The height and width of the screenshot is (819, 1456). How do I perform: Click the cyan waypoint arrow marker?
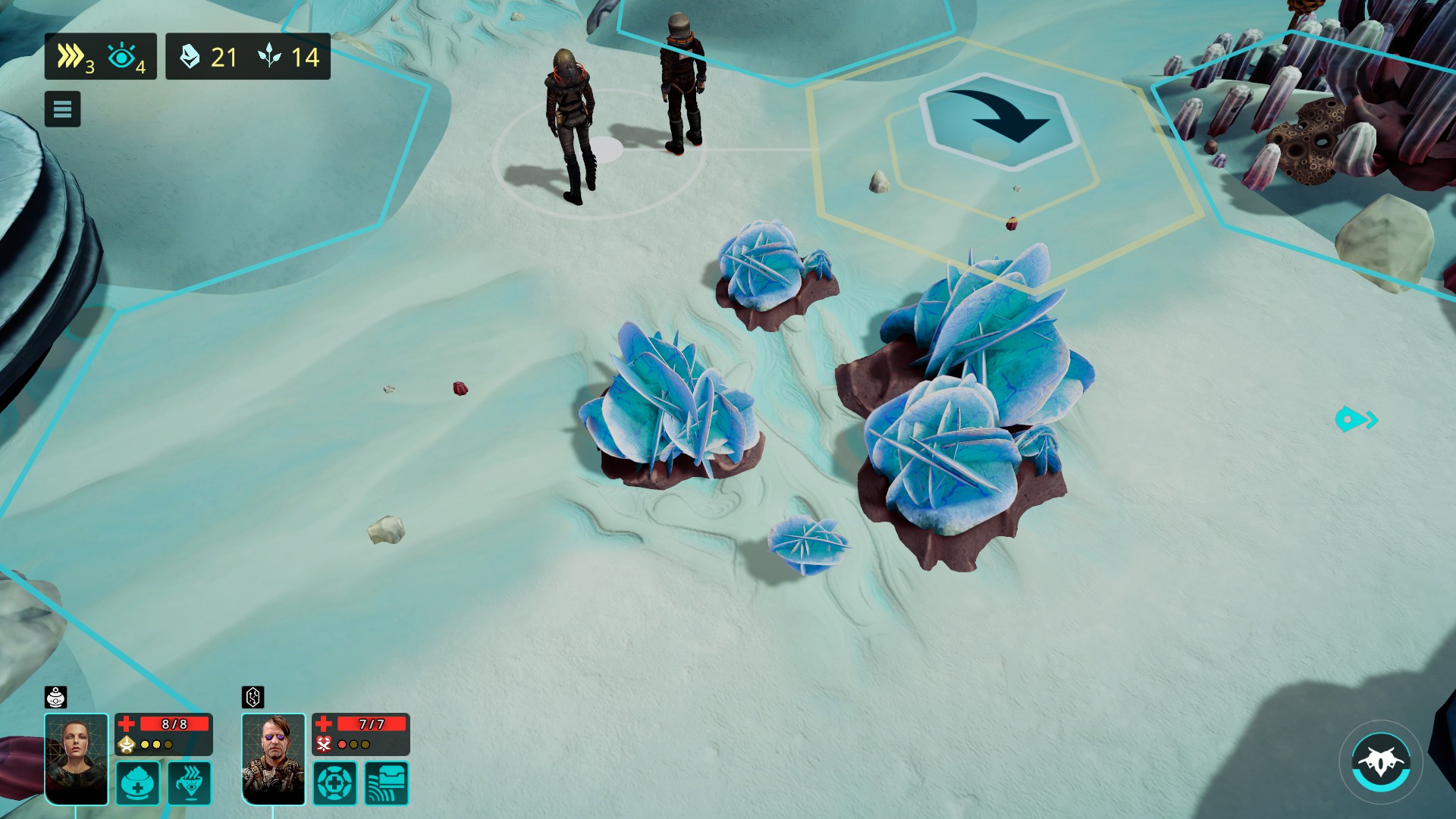pos(1356,419)
